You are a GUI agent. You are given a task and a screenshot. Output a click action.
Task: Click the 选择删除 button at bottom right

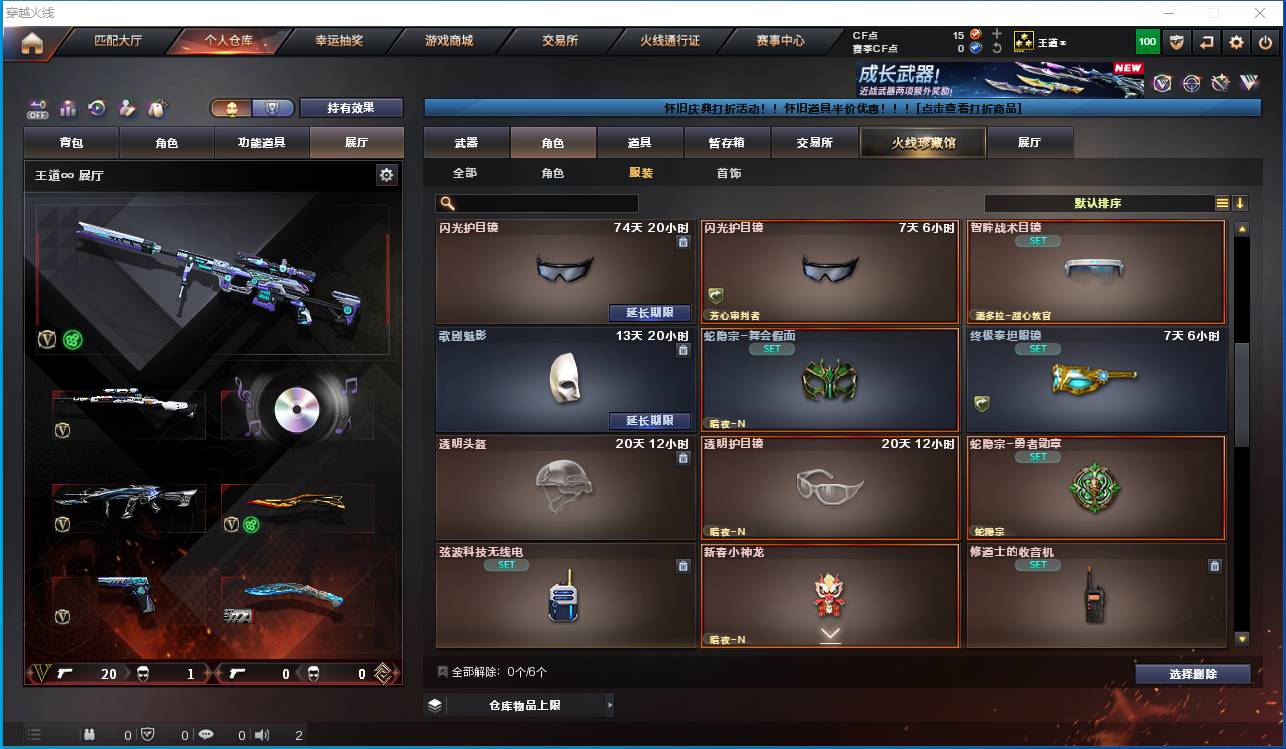coord(1192,673)
